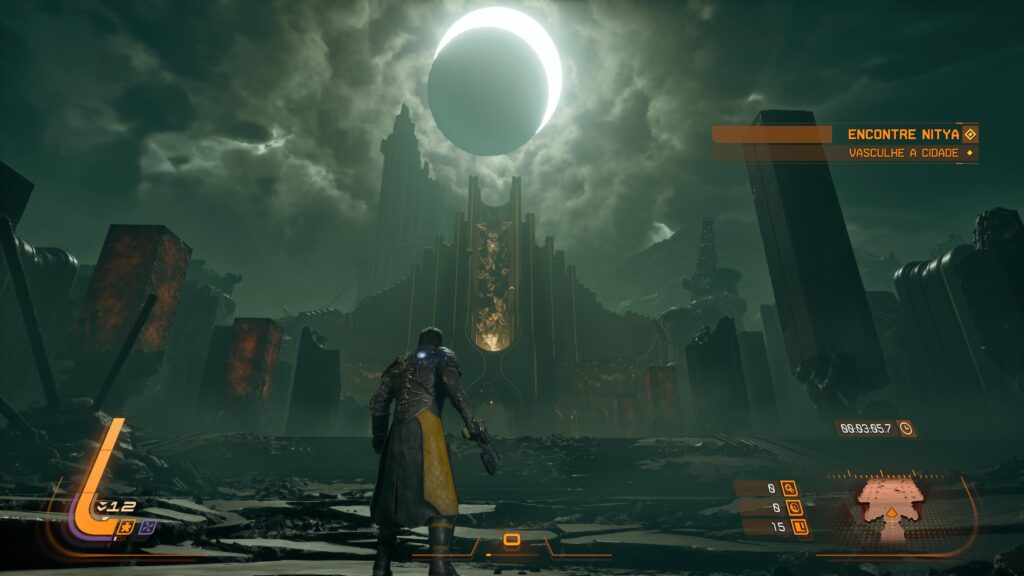Image resolution: width=1024 pixels, height=576 pixels.
Task: Click the VASCULHE A CIDADE sub-objective
Action: (903, 153)
